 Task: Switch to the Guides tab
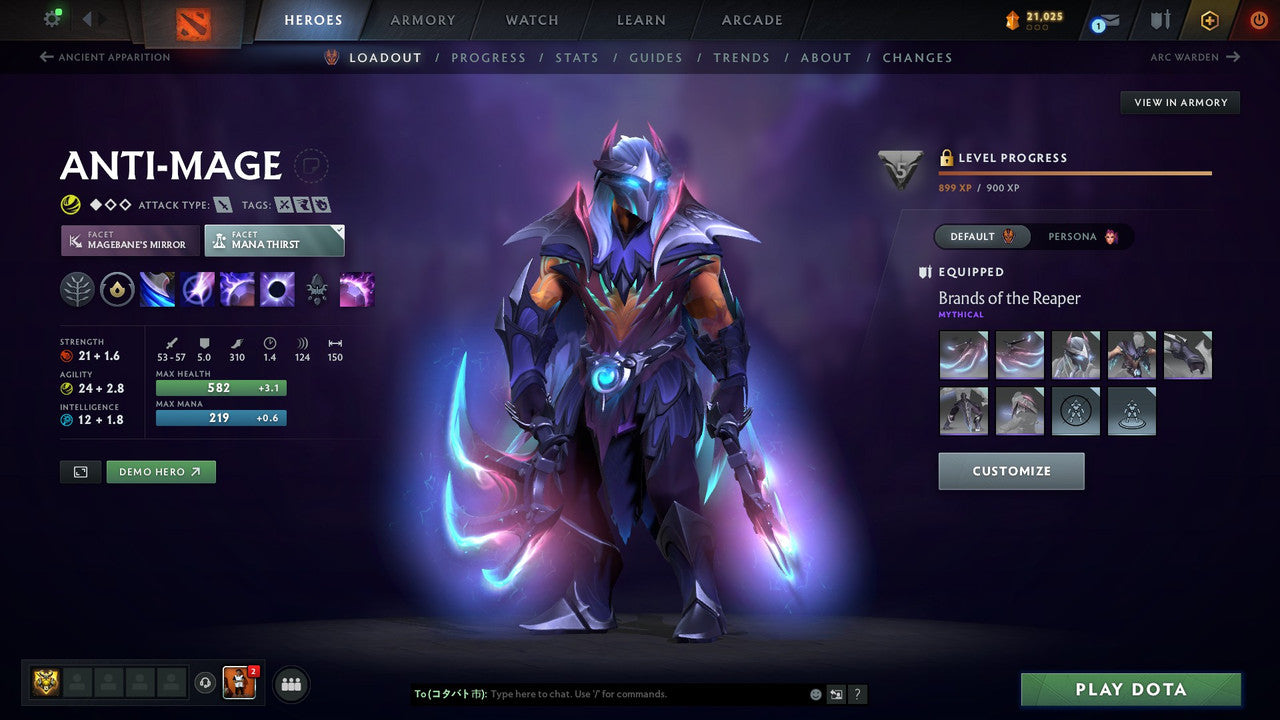tap(656, 57)
